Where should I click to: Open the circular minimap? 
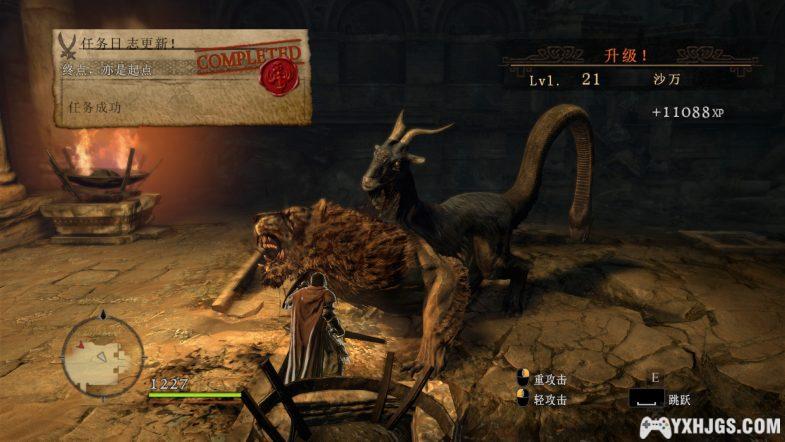pos(103,356)
